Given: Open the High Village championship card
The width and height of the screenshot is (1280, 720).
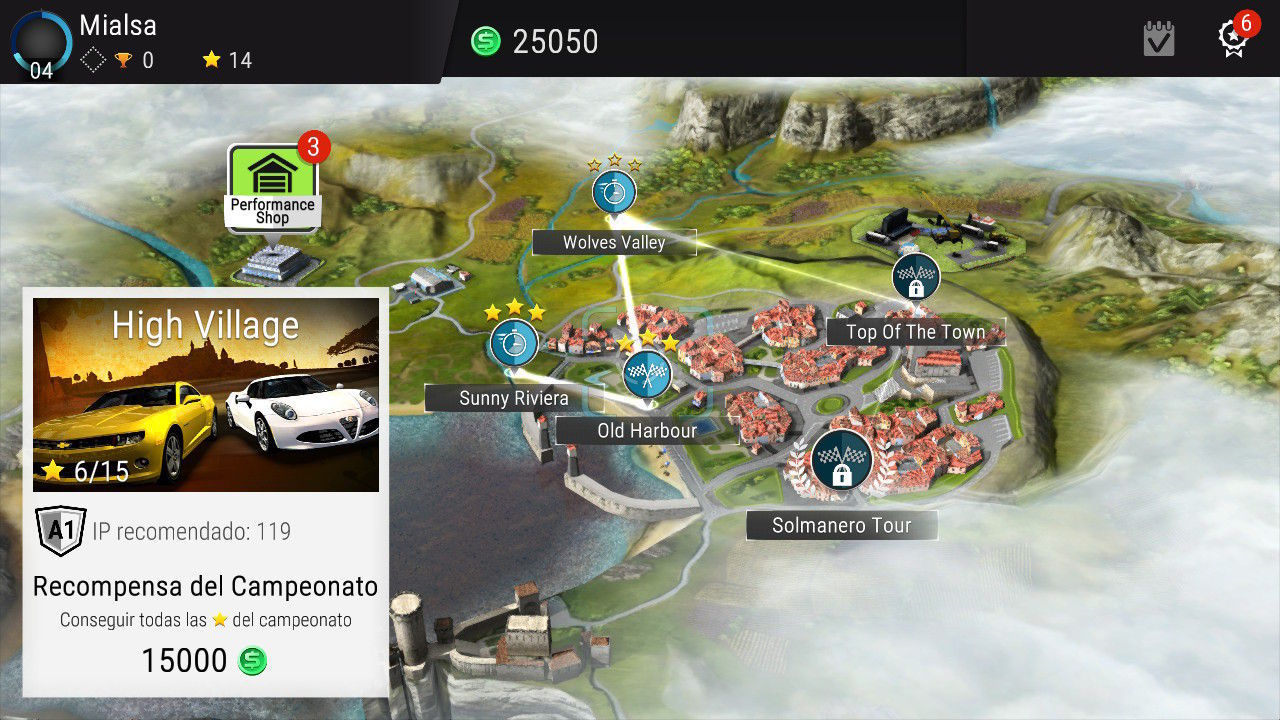Looking at the screenshot, I should (x=206, y=395).
